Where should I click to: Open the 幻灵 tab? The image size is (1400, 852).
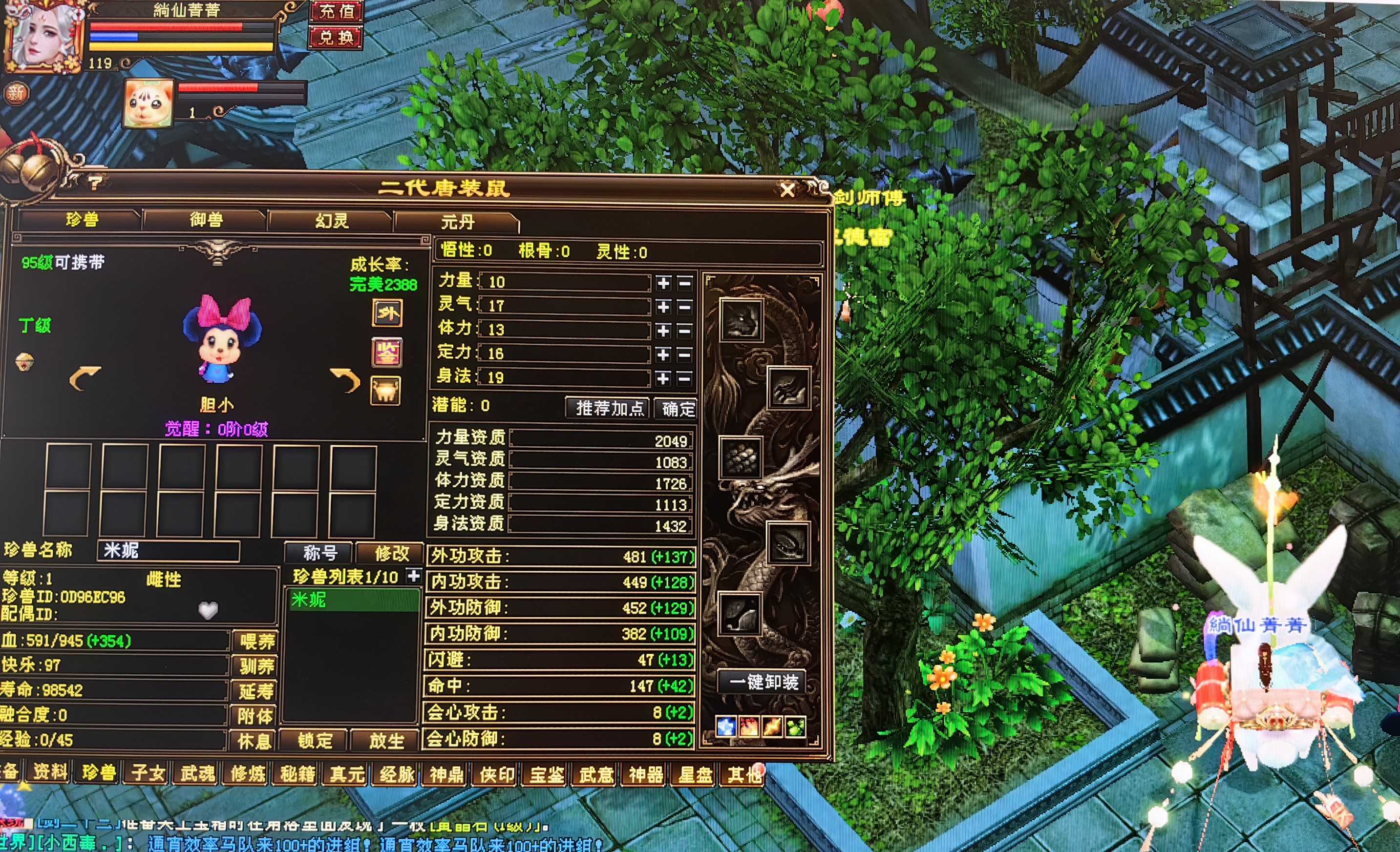click(332, 221)
